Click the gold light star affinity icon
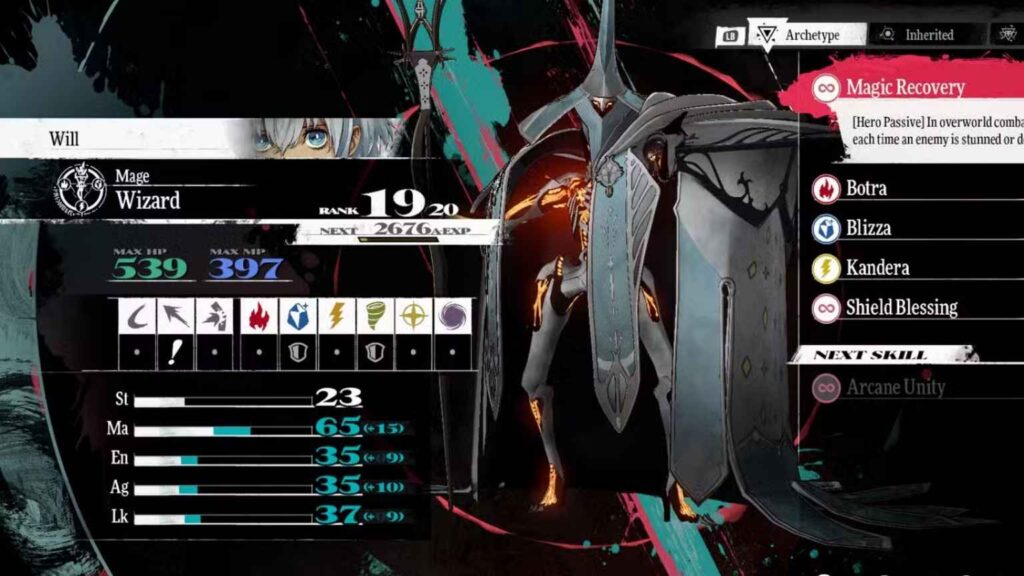The width and height of the screenshot is (1024, 576). pyautogui.click(x=413, y=316)
